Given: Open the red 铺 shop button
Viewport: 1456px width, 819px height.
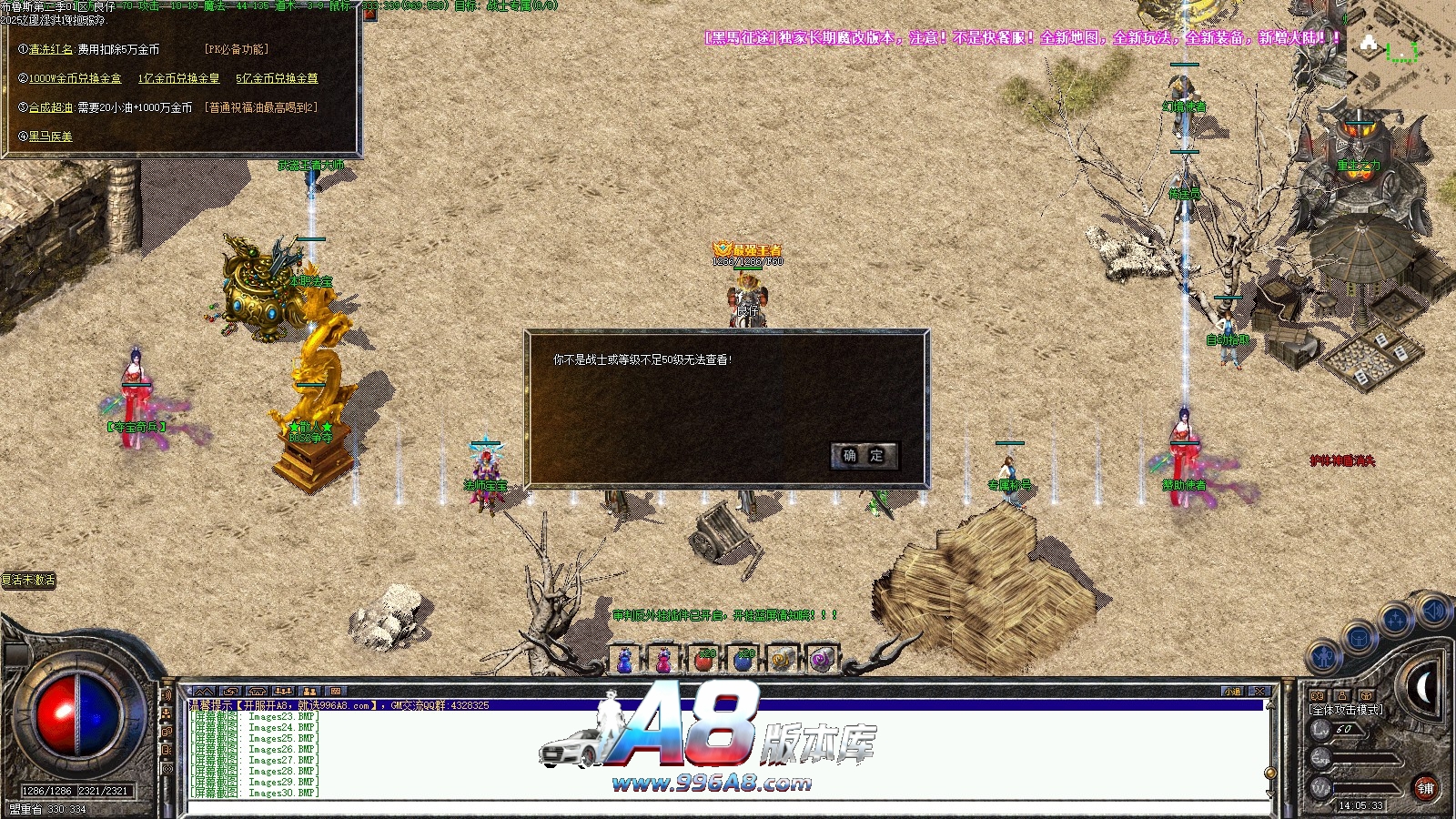Looking at the screenshot, I should pos(1425,788).
